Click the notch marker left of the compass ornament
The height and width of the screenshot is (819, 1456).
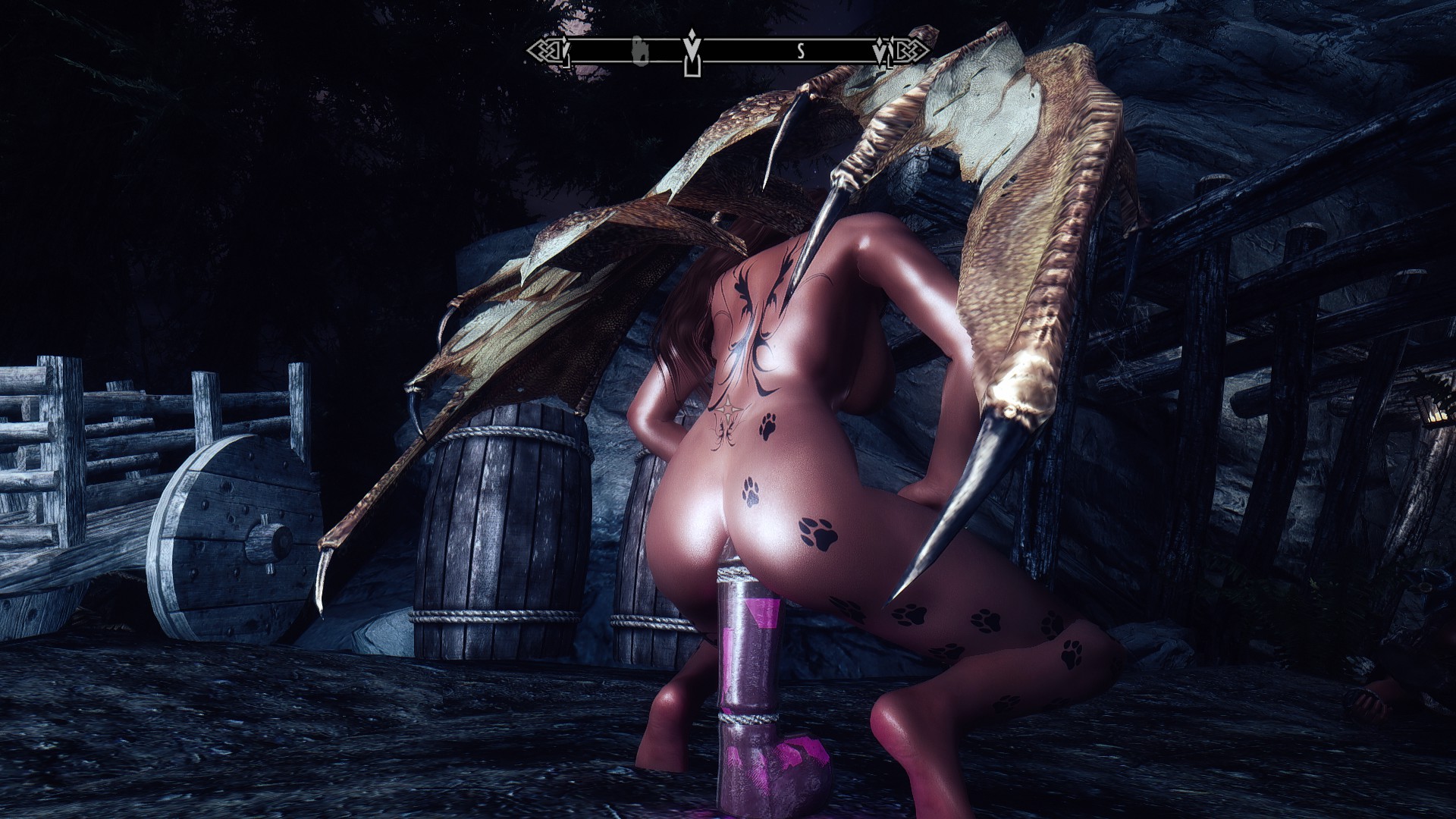(x=563, y=49)
